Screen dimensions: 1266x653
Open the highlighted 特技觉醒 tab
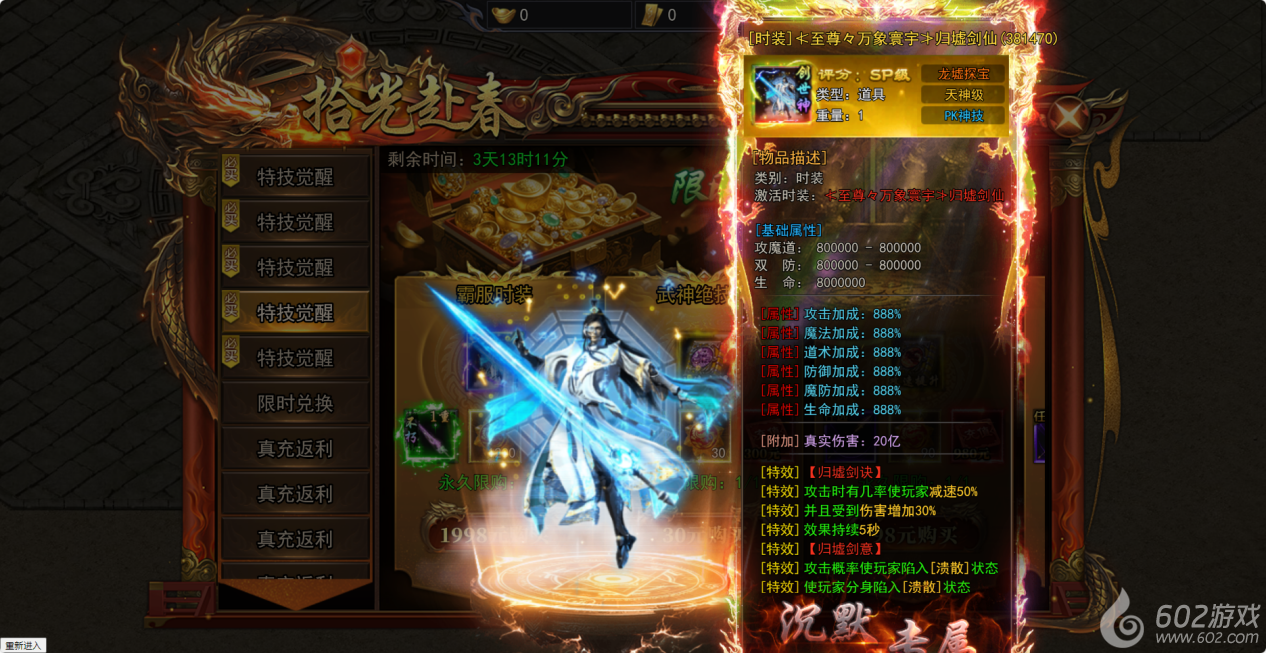295,313
